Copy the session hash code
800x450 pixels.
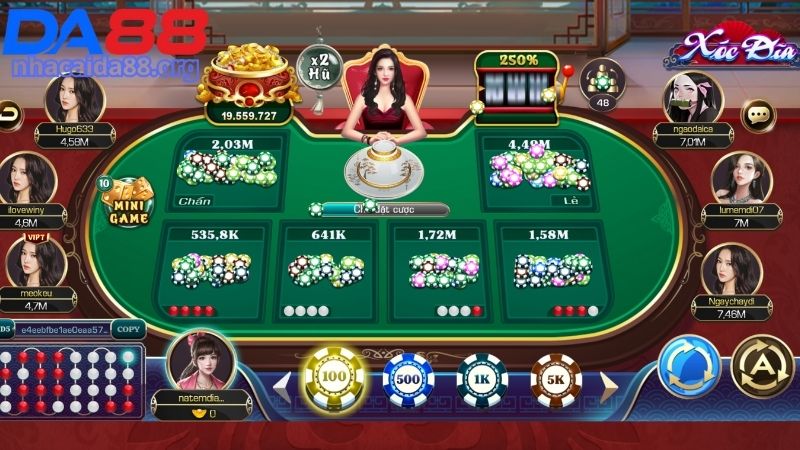click(128, 328)
